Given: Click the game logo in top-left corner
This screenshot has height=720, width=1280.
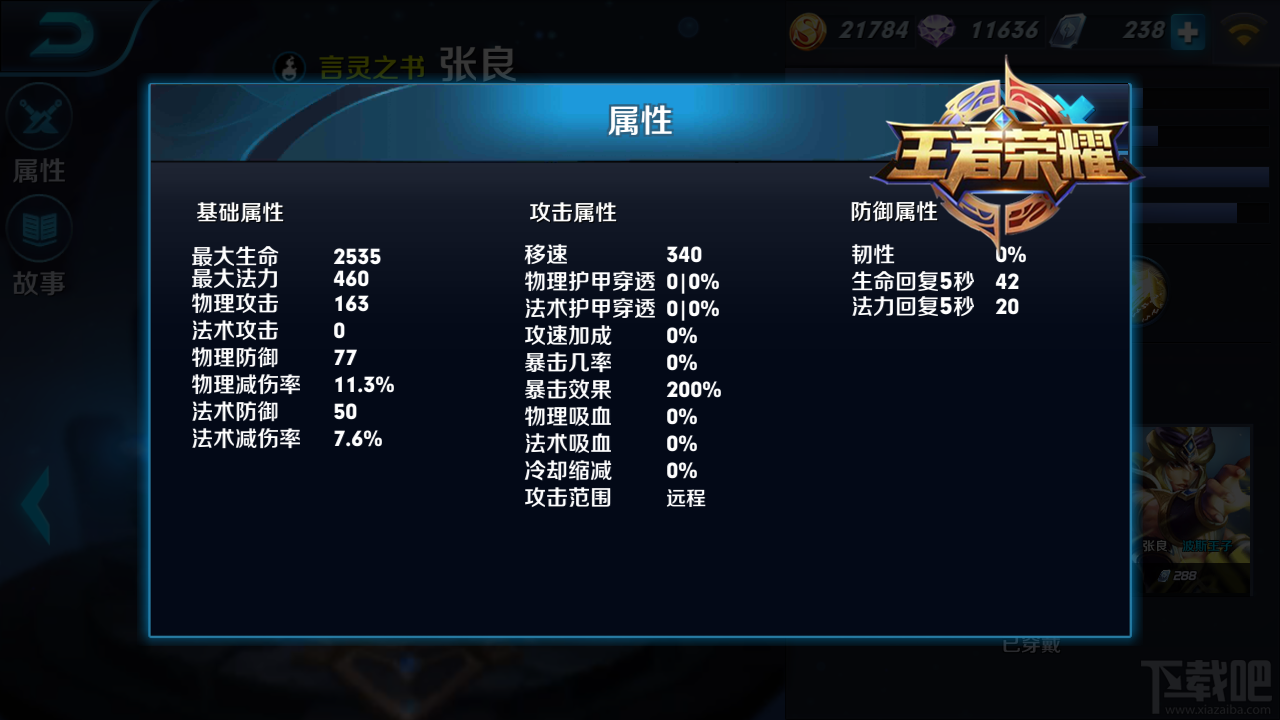Looking at the screenshot, I should coord(62,33).
